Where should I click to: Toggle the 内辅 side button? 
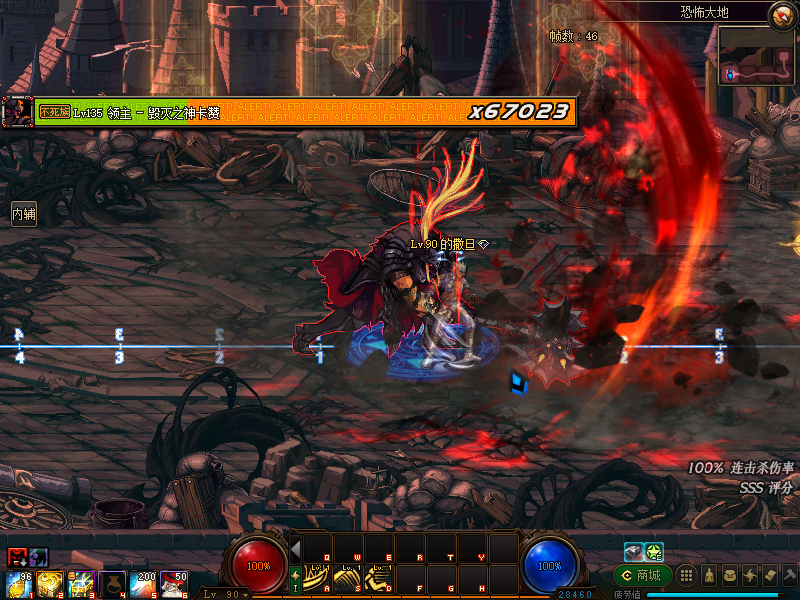(24, 214)
